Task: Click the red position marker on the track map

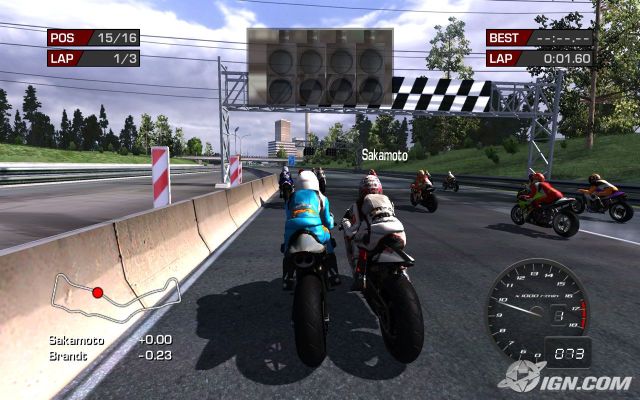Action: (x=97, y=292)
